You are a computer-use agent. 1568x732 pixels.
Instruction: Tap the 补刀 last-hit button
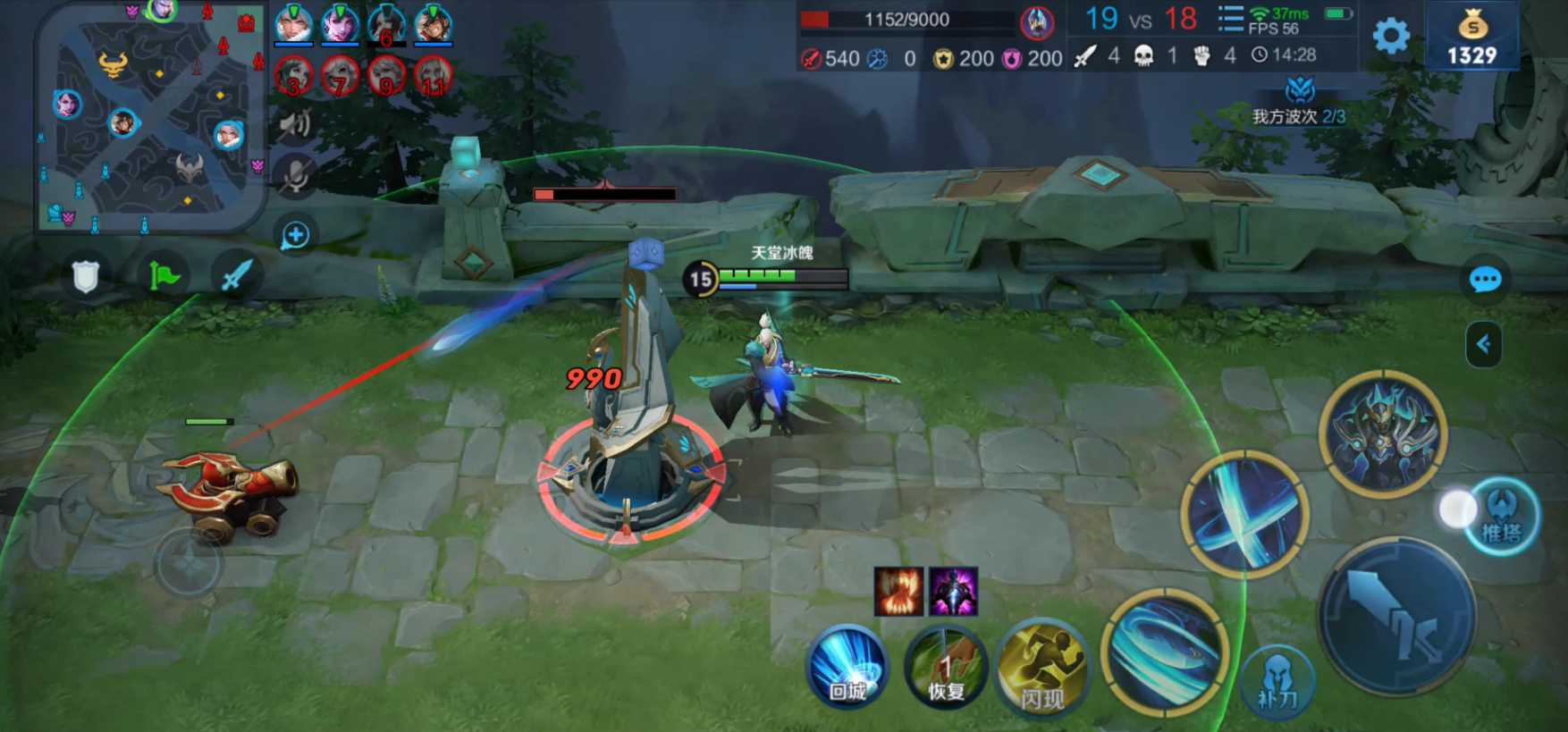pyautogui.click(x=1278, y=683)
